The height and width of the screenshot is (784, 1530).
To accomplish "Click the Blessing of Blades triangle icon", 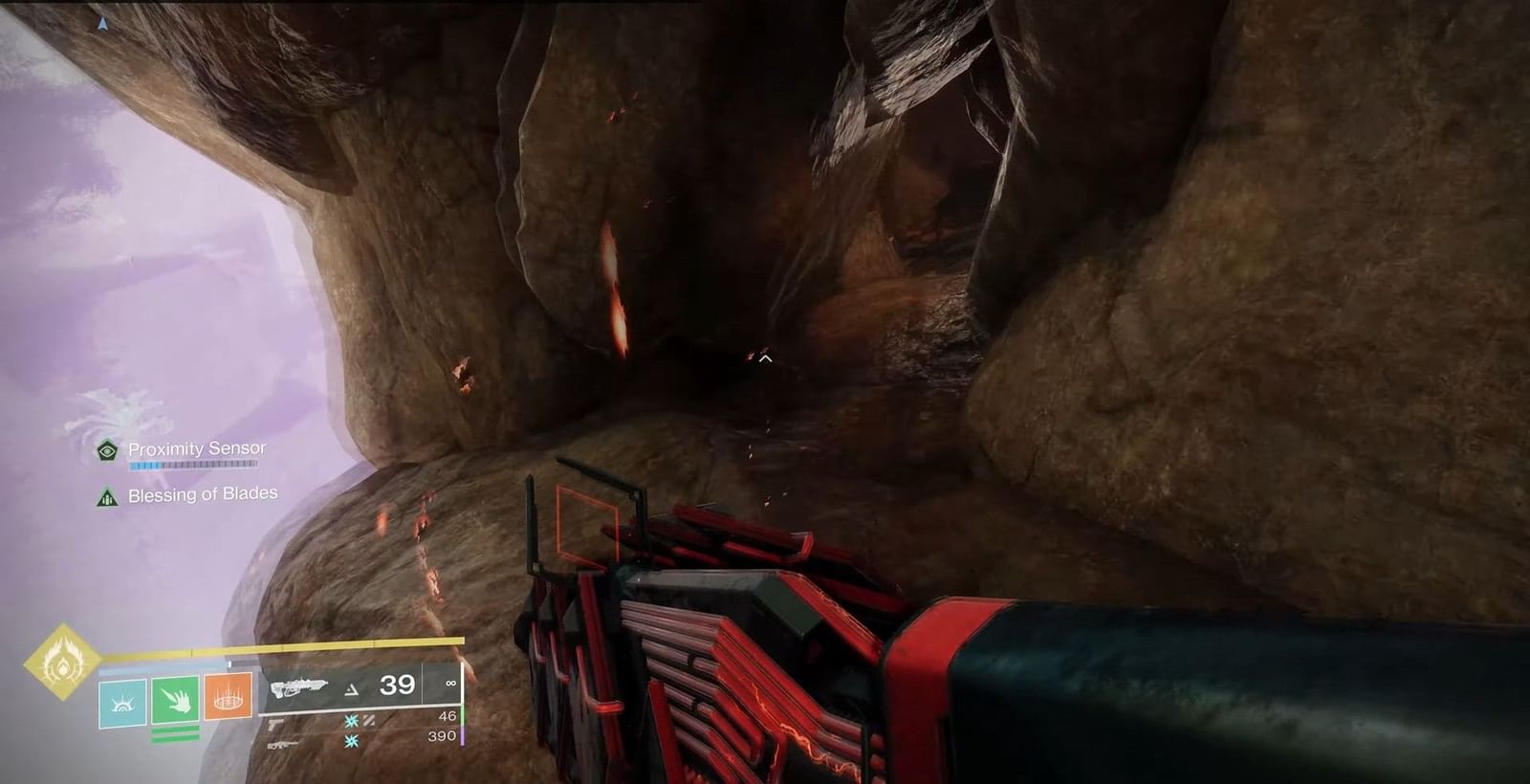I will (105, 494).
